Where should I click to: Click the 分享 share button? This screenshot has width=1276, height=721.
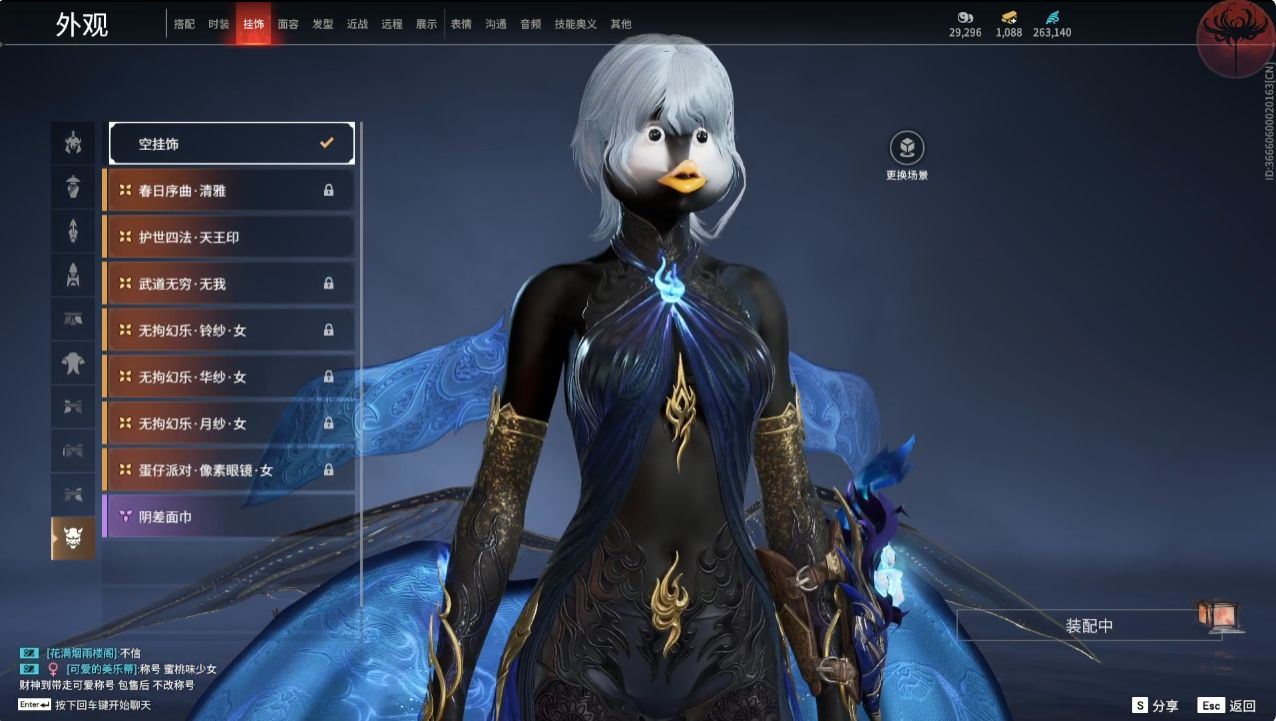tap(1155, 706)
